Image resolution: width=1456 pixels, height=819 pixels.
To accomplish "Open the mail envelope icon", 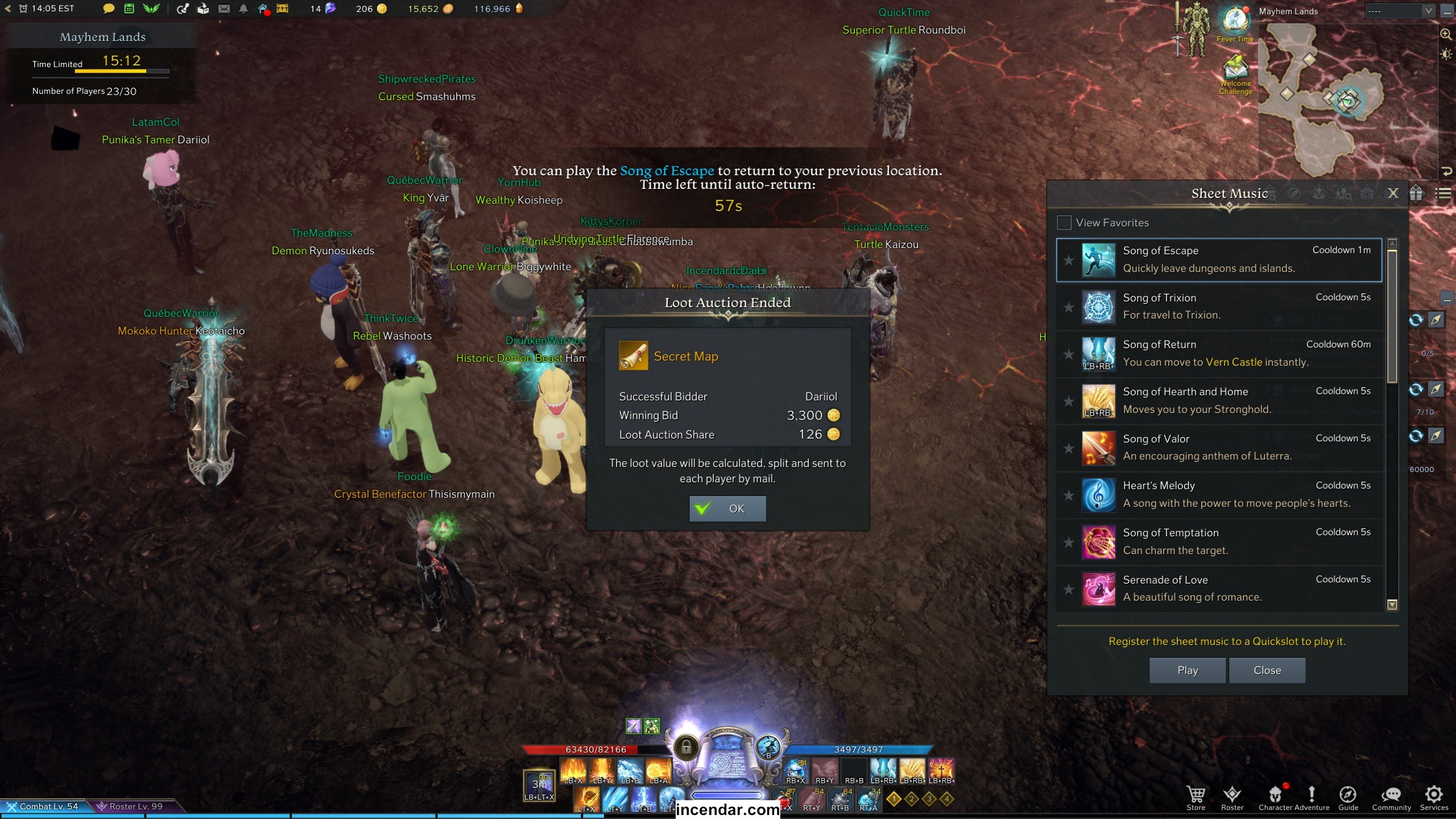I will pos(224,9).
